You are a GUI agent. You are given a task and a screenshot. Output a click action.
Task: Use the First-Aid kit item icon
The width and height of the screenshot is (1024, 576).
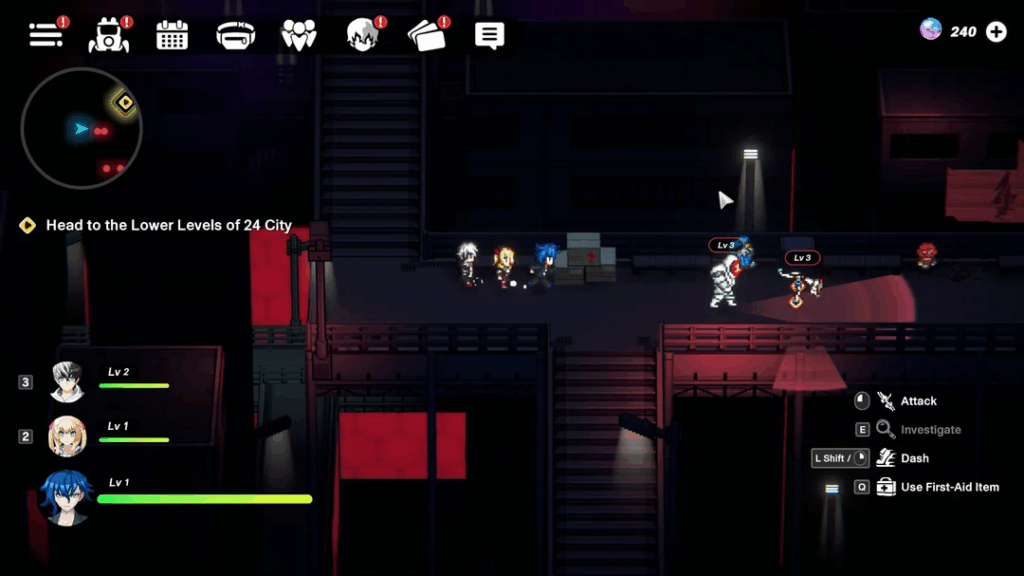point(885,487)
